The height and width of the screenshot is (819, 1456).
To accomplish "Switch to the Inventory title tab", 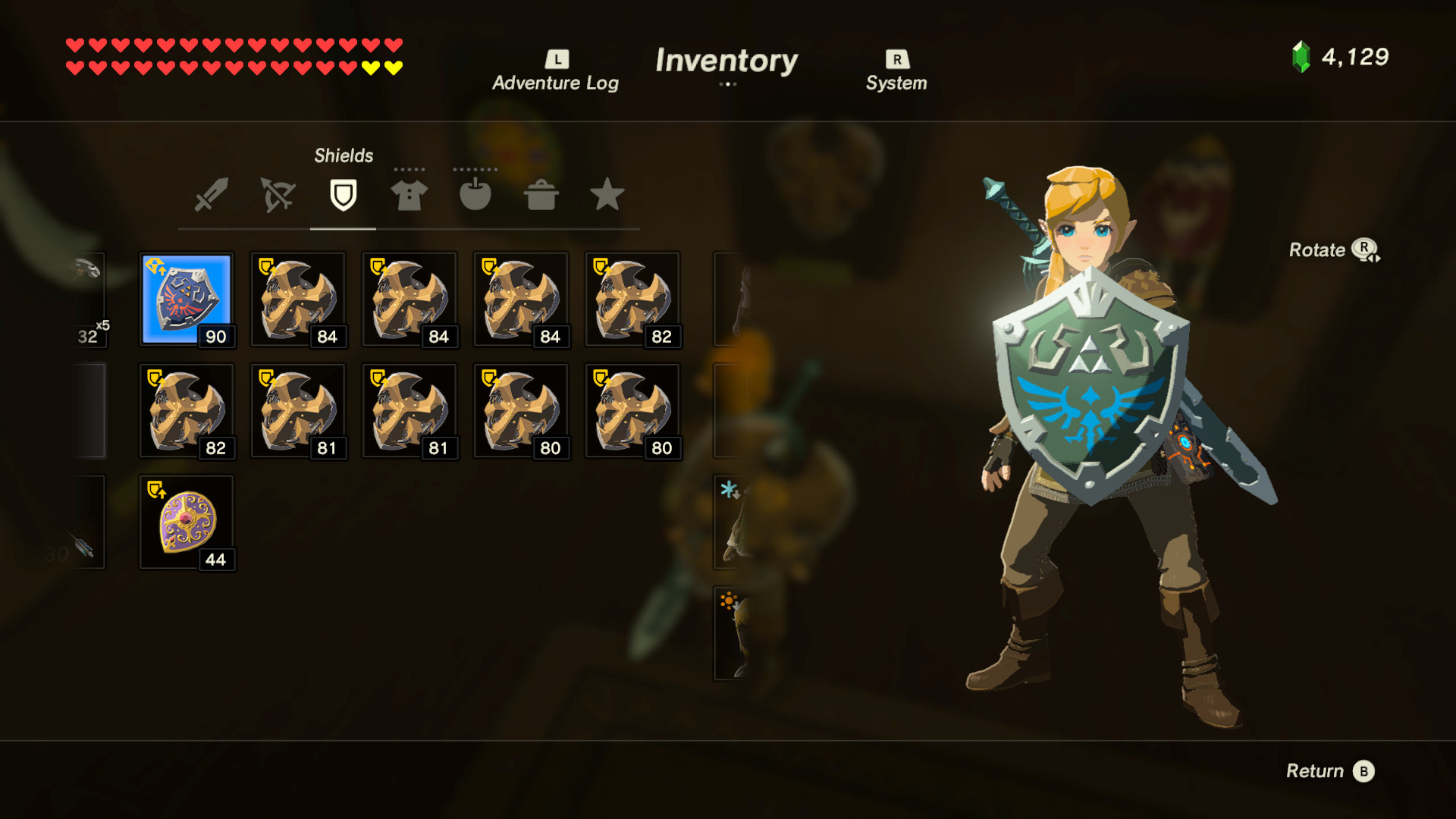I will point(727,61).
